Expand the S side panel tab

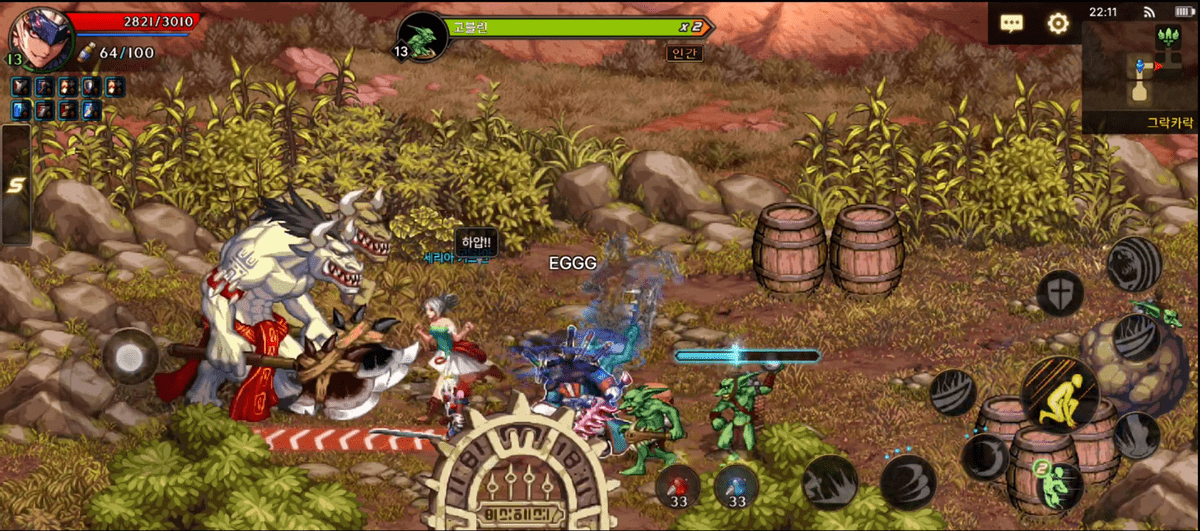click(15, 184)
